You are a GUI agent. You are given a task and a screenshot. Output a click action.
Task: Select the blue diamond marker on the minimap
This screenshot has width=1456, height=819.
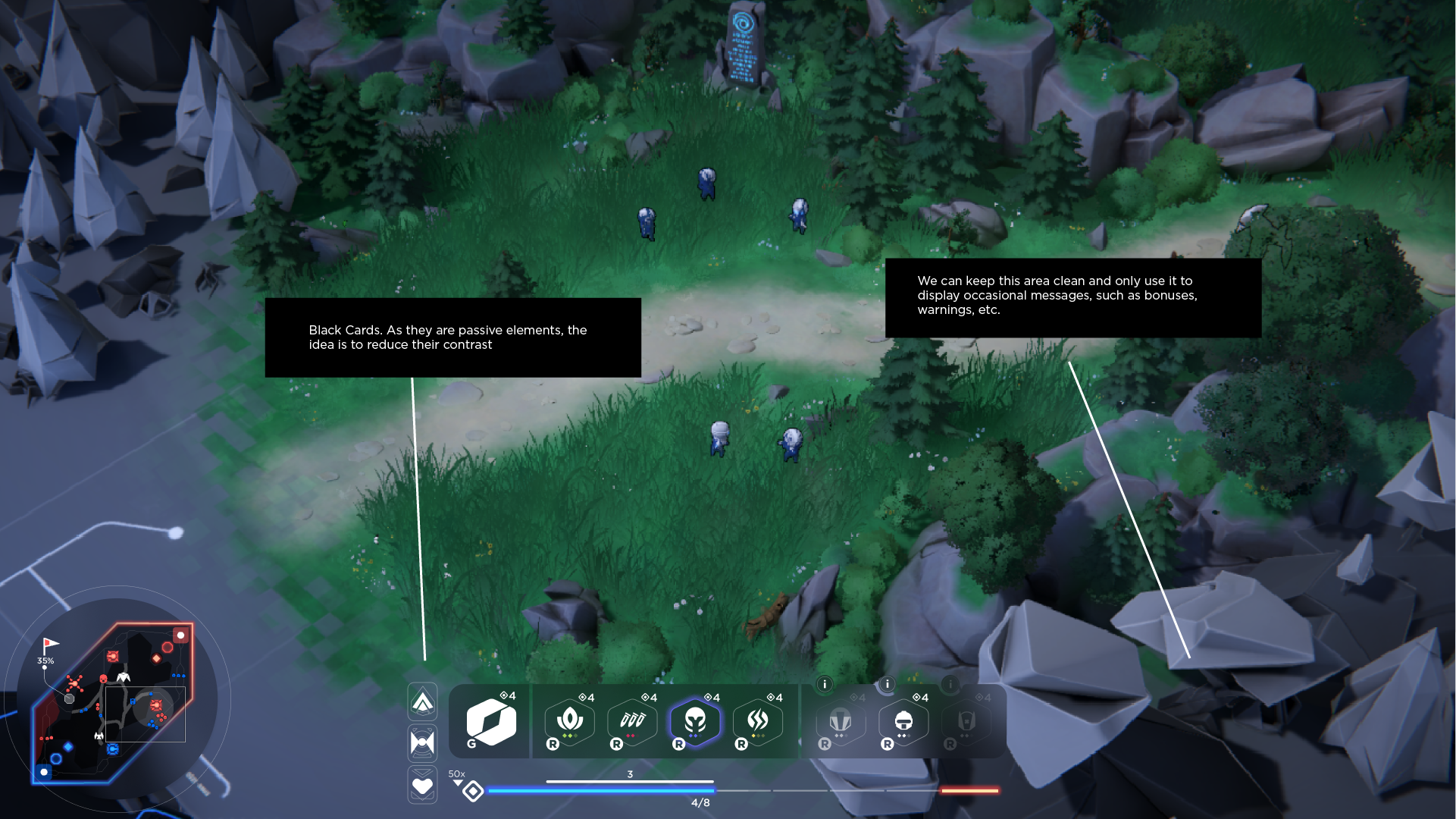point(68,747)
